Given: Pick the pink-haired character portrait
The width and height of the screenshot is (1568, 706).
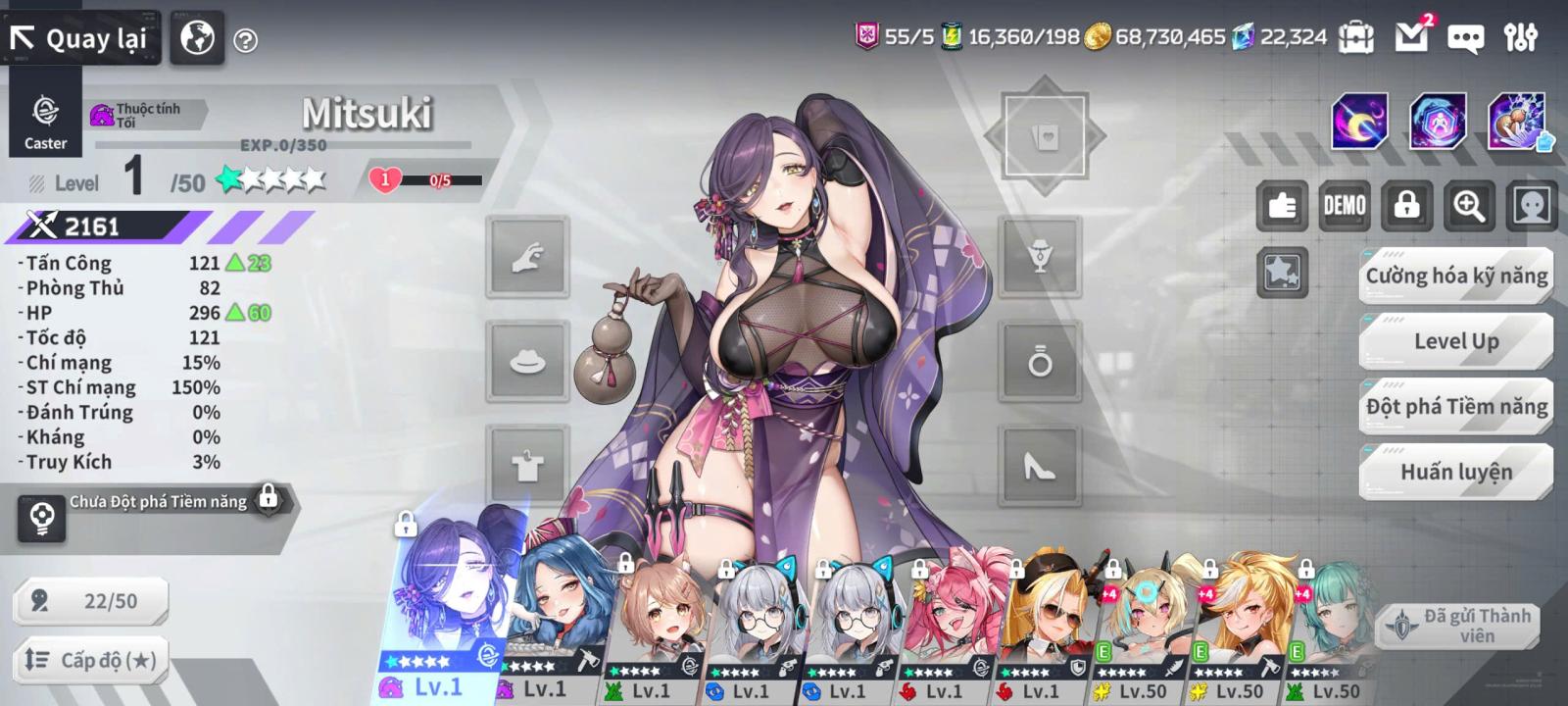Looking at the screenshot, I should pos(946,618).
